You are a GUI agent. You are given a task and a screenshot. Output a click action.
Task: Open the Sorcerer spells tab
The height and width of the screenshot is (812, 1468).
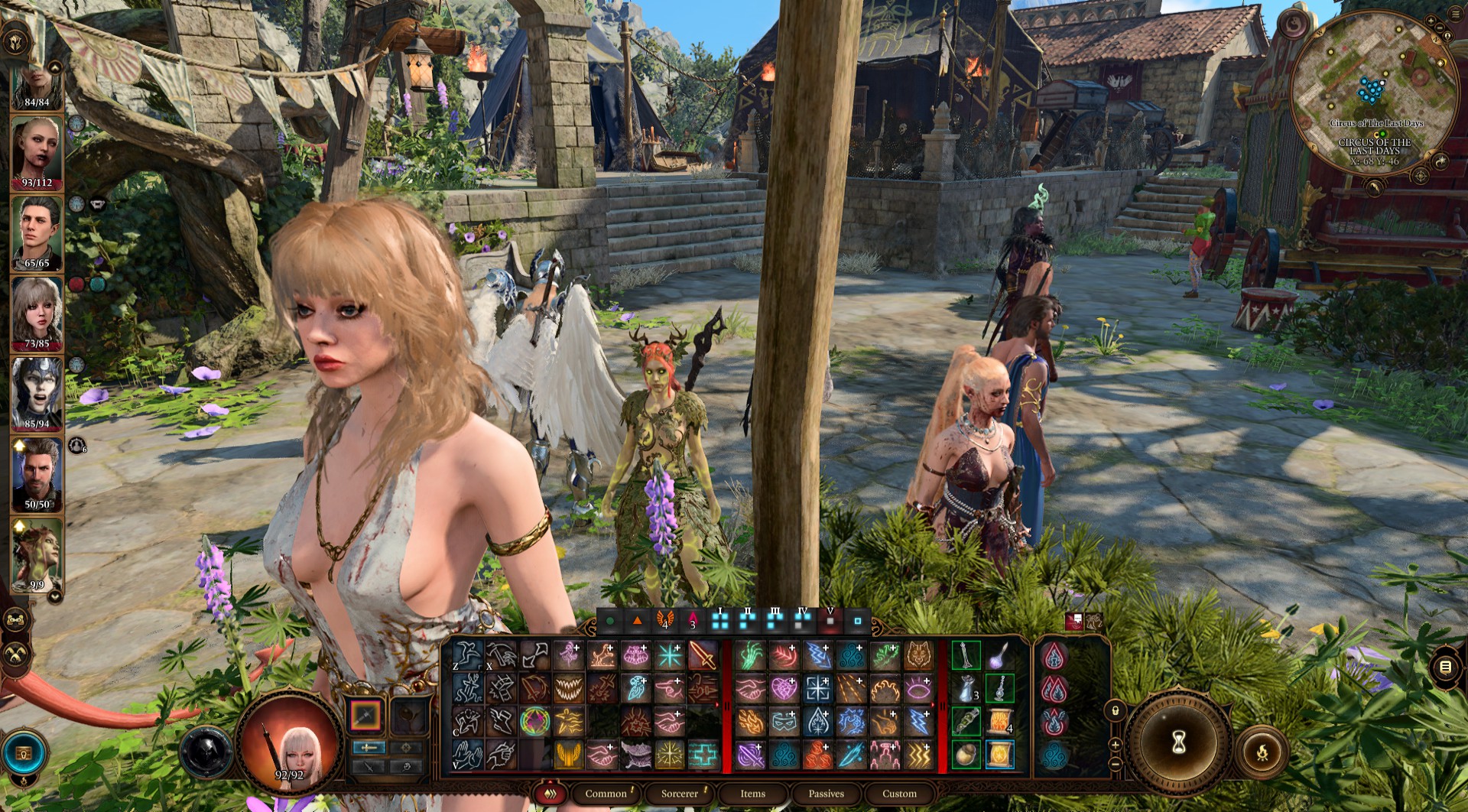pyautogui.click(x=679, y=794)
